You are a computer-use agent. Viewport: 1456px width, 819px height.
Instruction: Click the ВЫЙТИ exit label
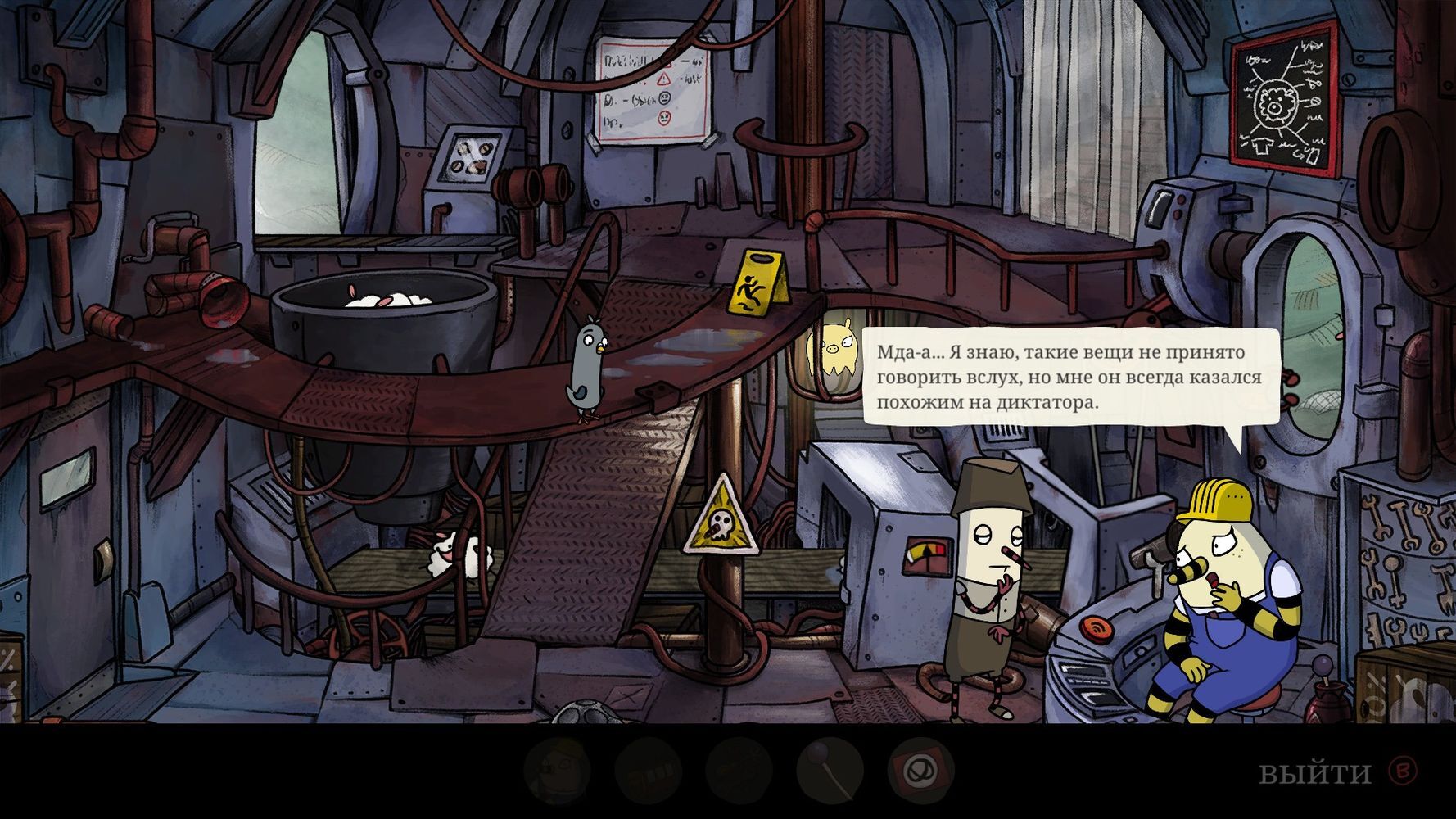(x=1314, y=772)
